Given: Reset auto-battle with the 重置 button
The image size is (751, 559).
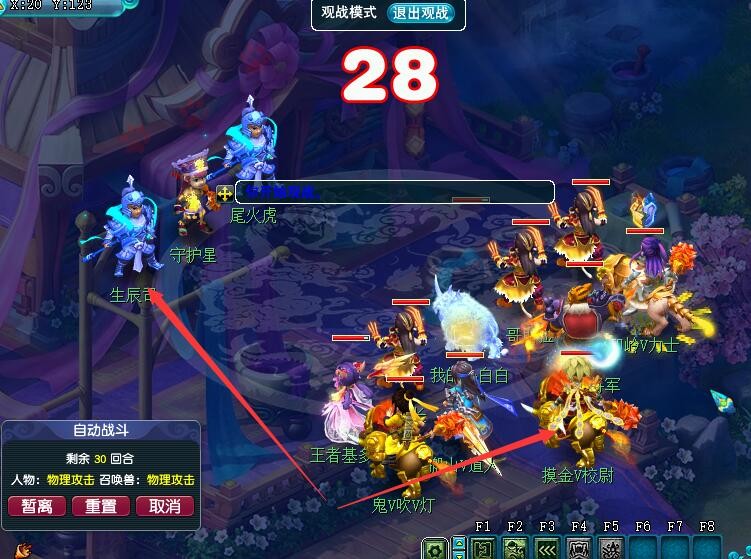Looking at the screenshot, I should point(100,506).
